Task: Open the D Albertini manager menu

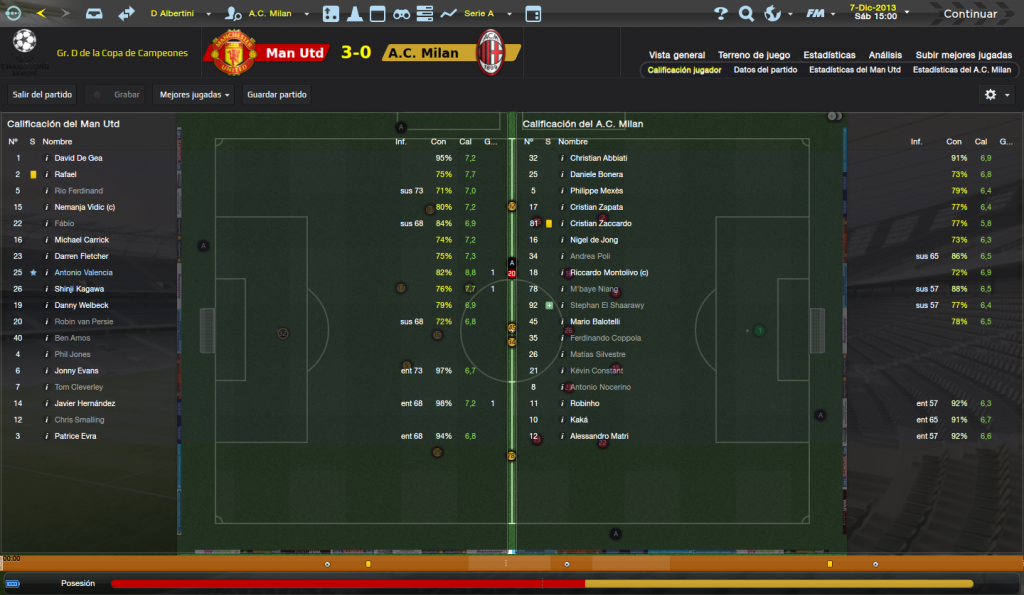Action: (181, 14)
